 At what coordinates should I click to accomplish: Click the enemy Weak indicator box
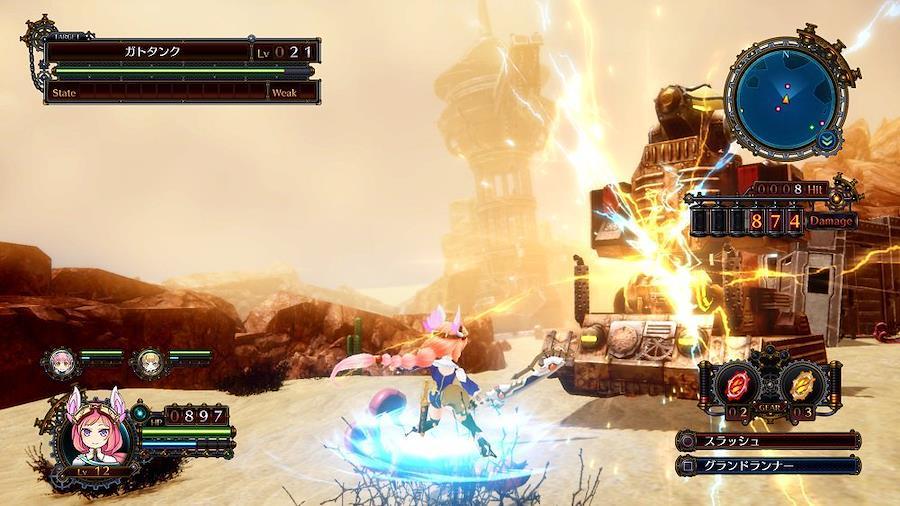click(292, 92)
